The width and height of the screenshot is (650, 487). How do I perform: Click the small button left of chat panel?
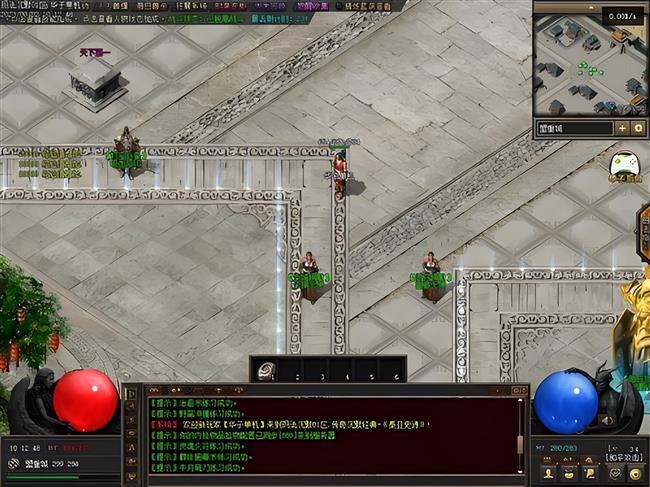(x=130, y=392)
